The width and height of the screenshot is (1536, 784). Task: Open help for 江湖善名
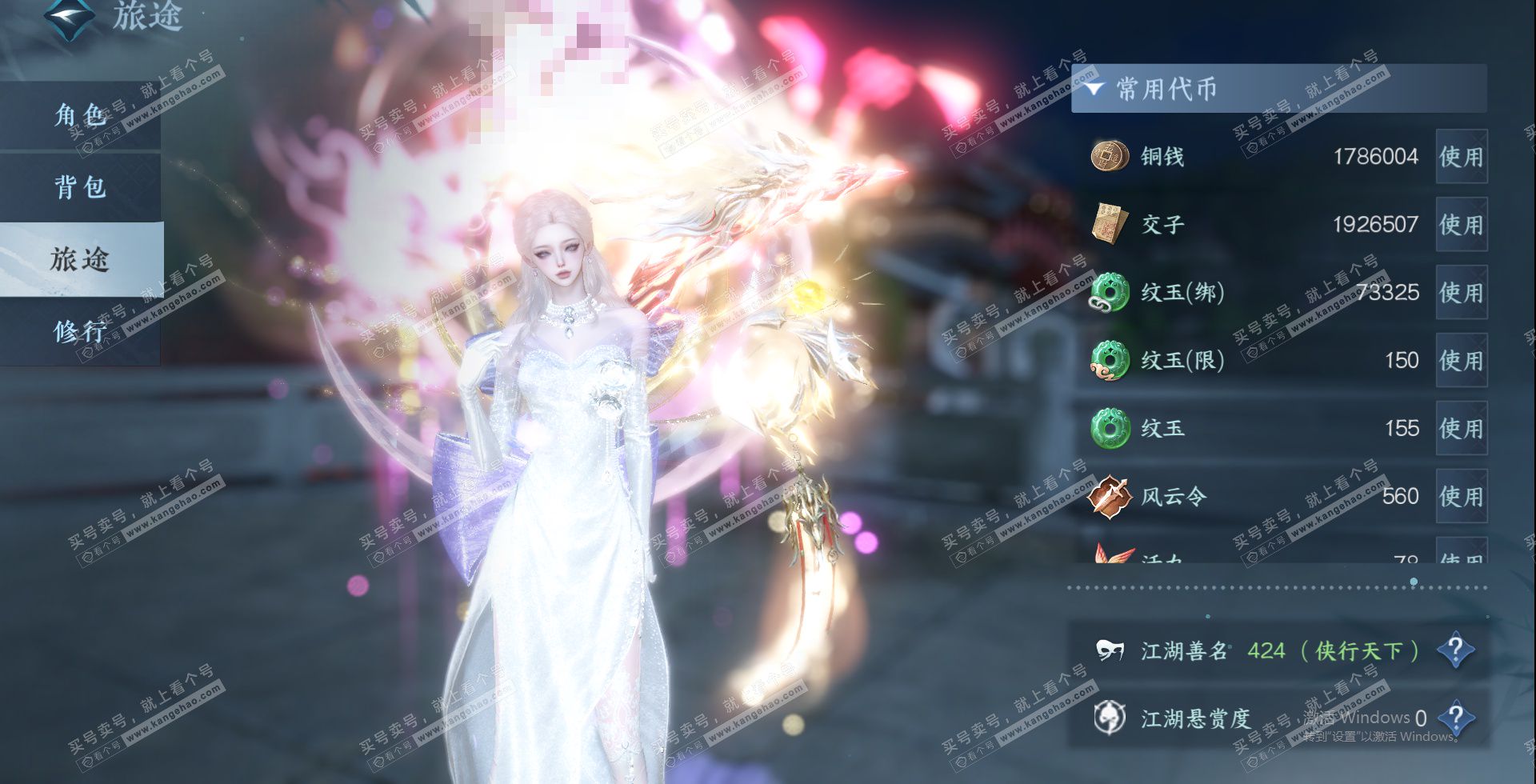pyautogui.click(x=1455, y=650)
